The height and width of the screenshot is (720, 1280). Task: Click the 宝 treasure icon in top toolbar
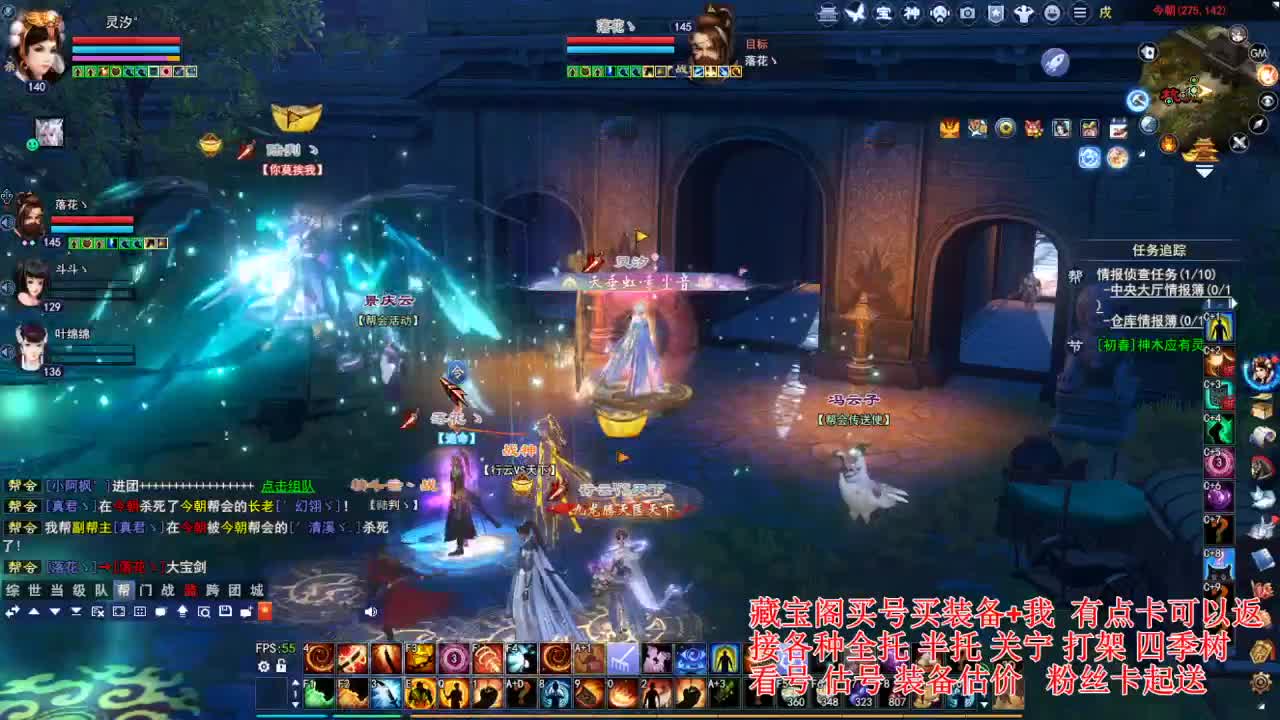[884, 13]
